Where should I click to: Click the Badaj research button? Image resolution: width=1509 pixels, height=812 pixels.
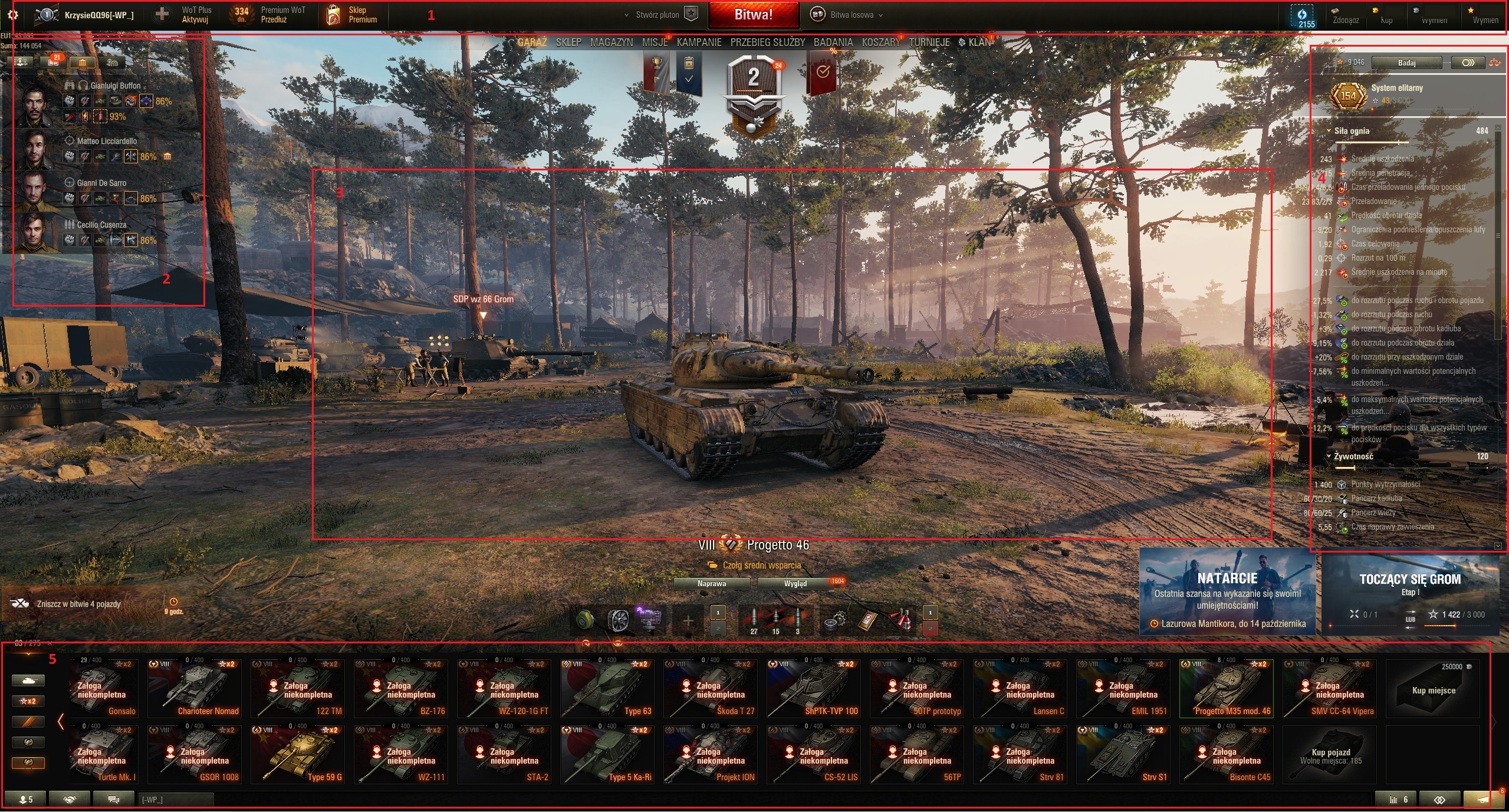1406,63
